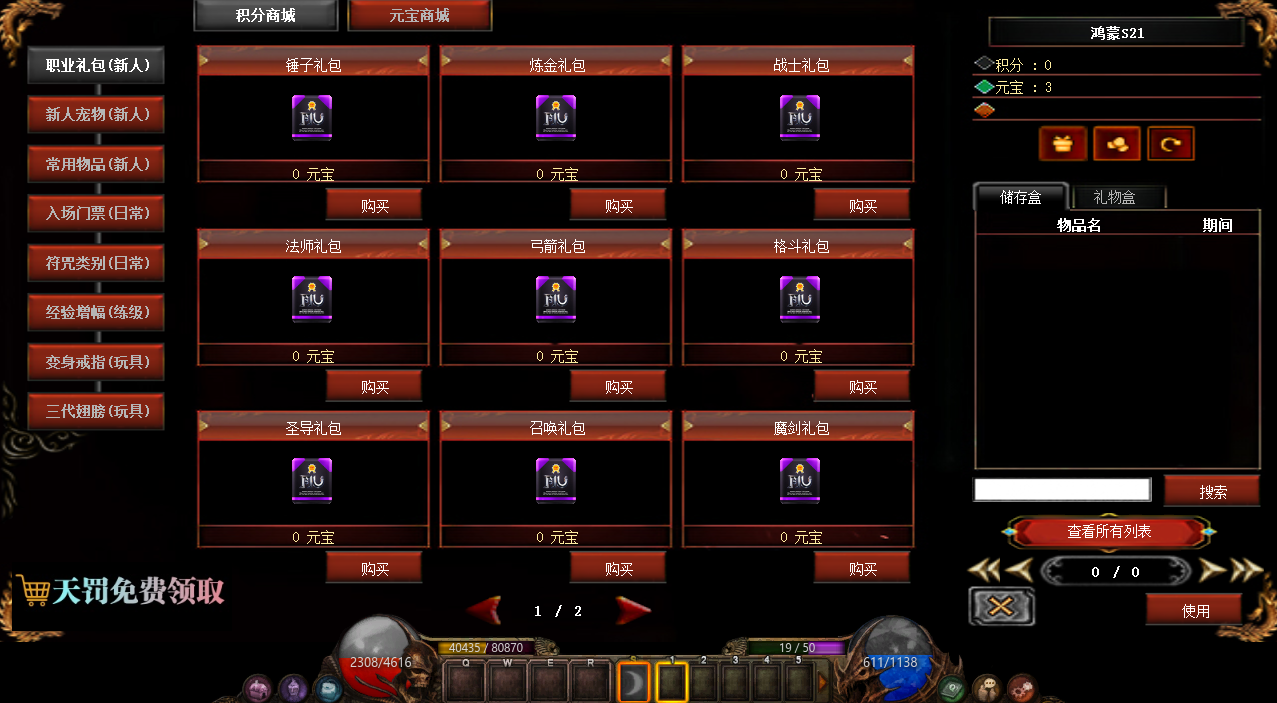Buy the 魔剑礼包 gift pack

click(x=862, y=569)
